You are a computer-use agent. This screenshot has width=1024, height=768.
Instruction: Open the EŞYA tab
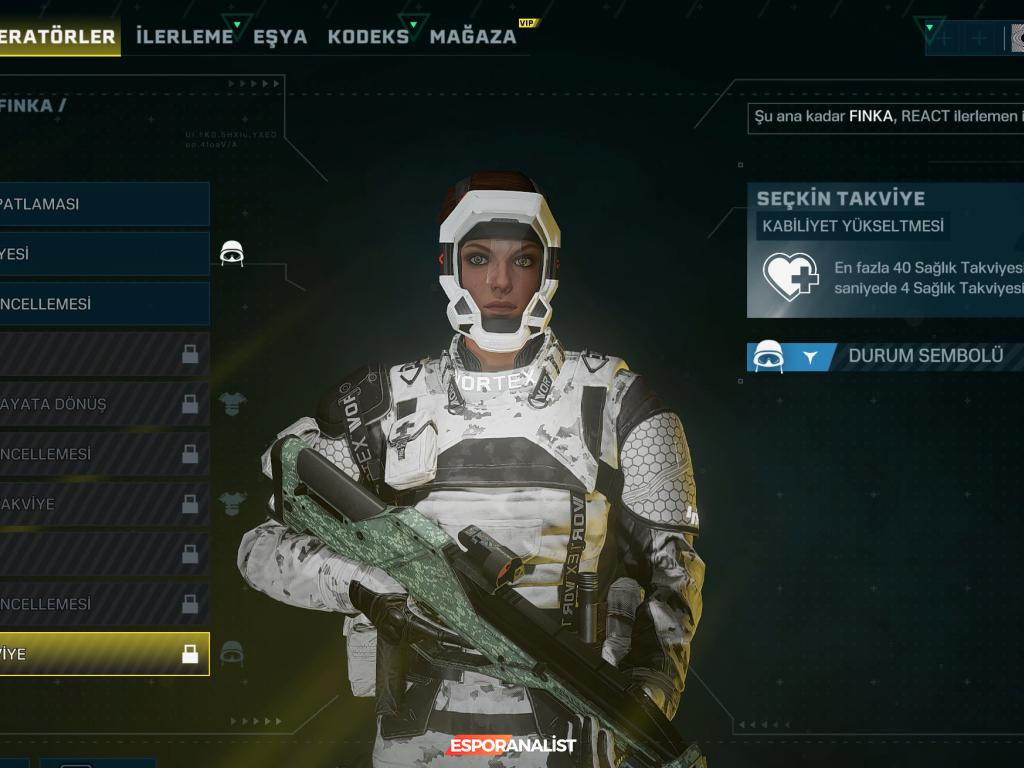point(280,37)
